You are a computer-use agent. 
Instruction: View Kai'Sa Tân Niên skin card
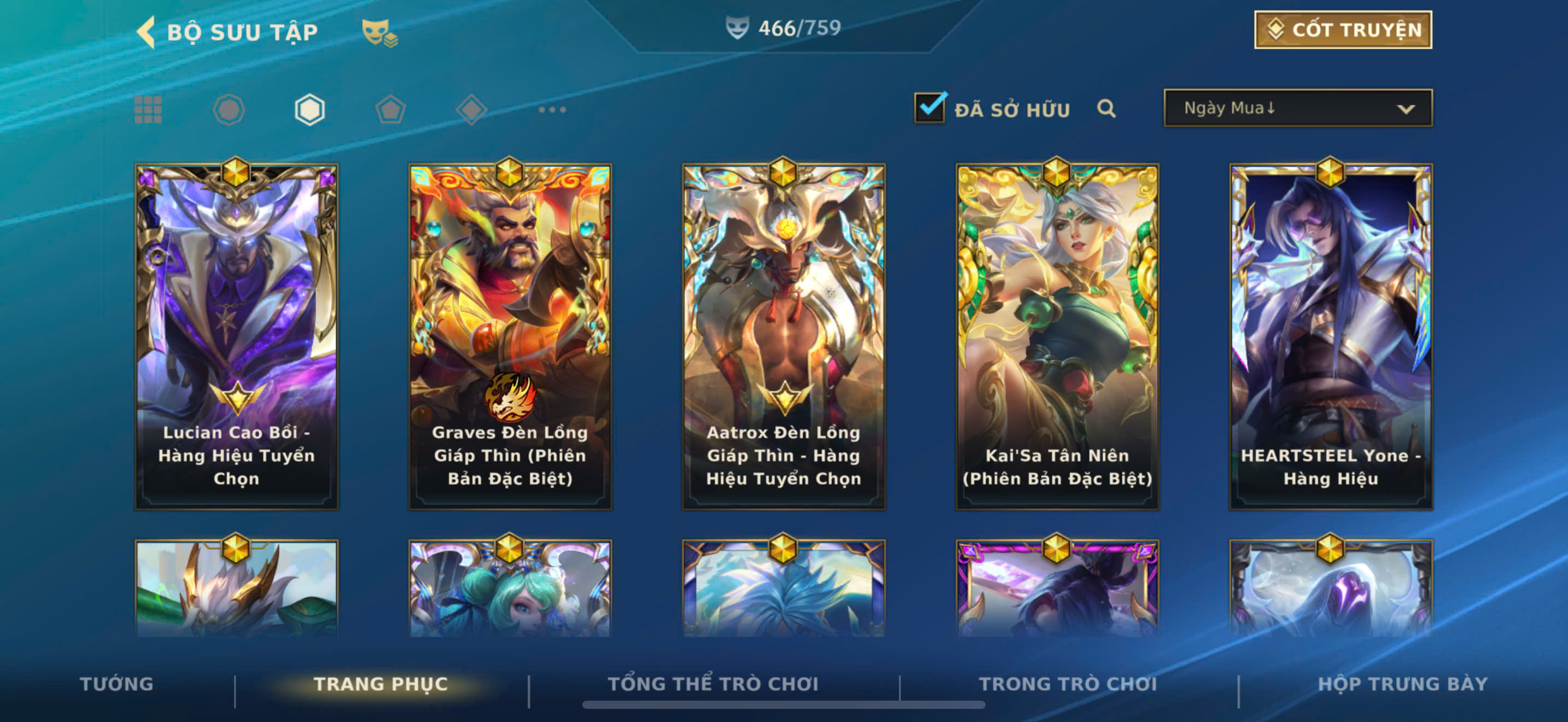pos(1057,336)
